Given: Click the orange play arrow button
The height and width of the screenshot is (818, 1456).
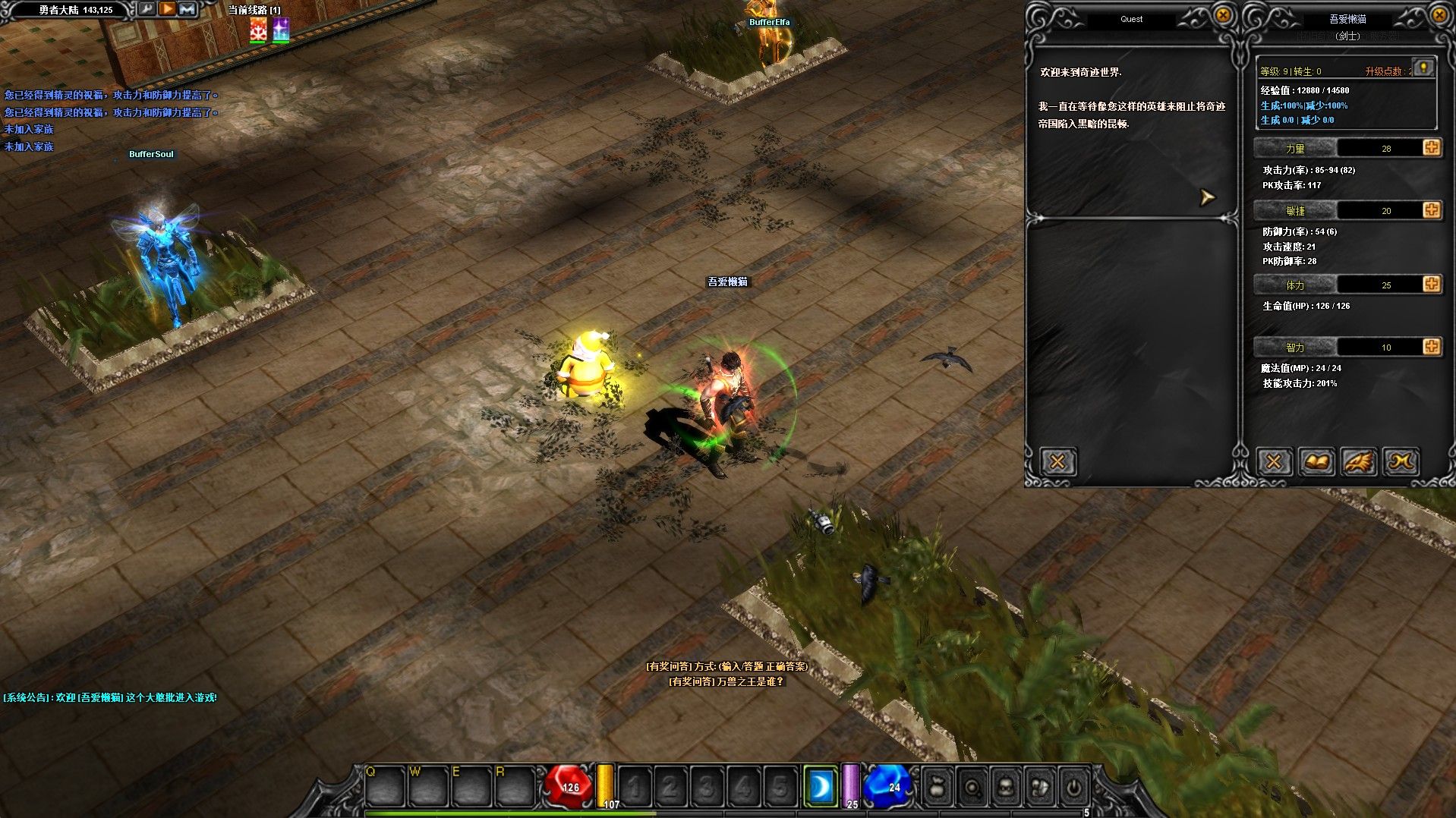Looking at the screenshot, I should tap(167, 9).
